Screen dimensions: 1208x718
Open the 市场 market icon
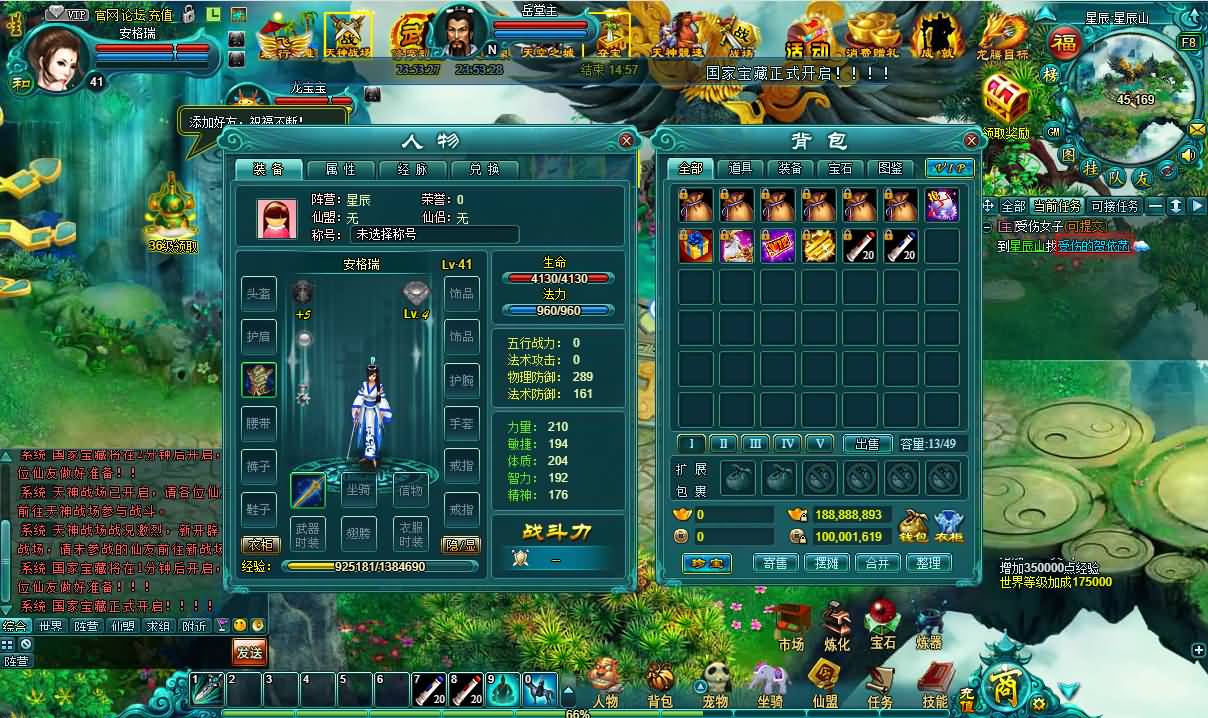792,627
